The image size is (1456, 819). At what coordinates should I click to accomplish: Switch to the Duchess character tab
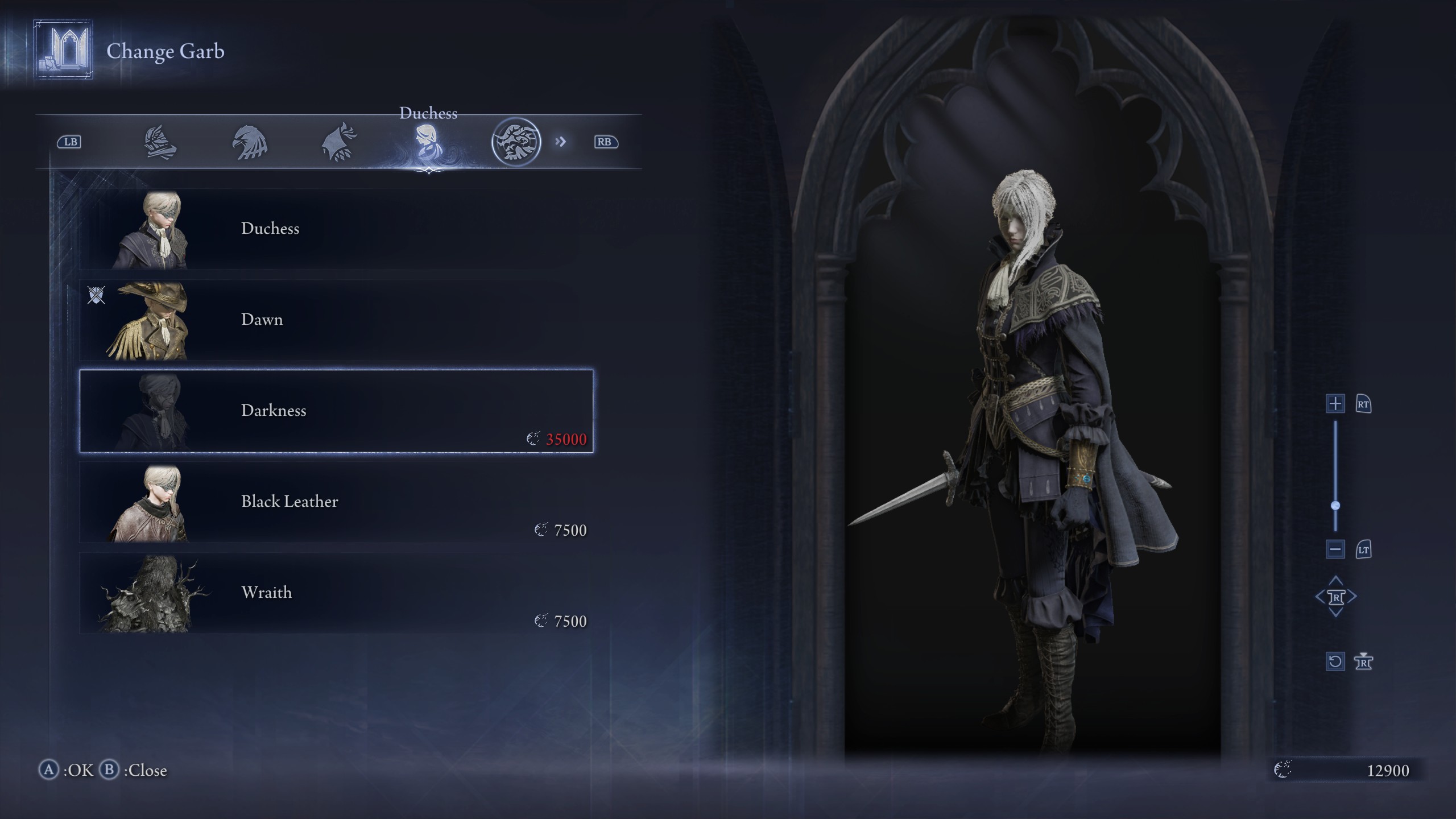point(429,142)
